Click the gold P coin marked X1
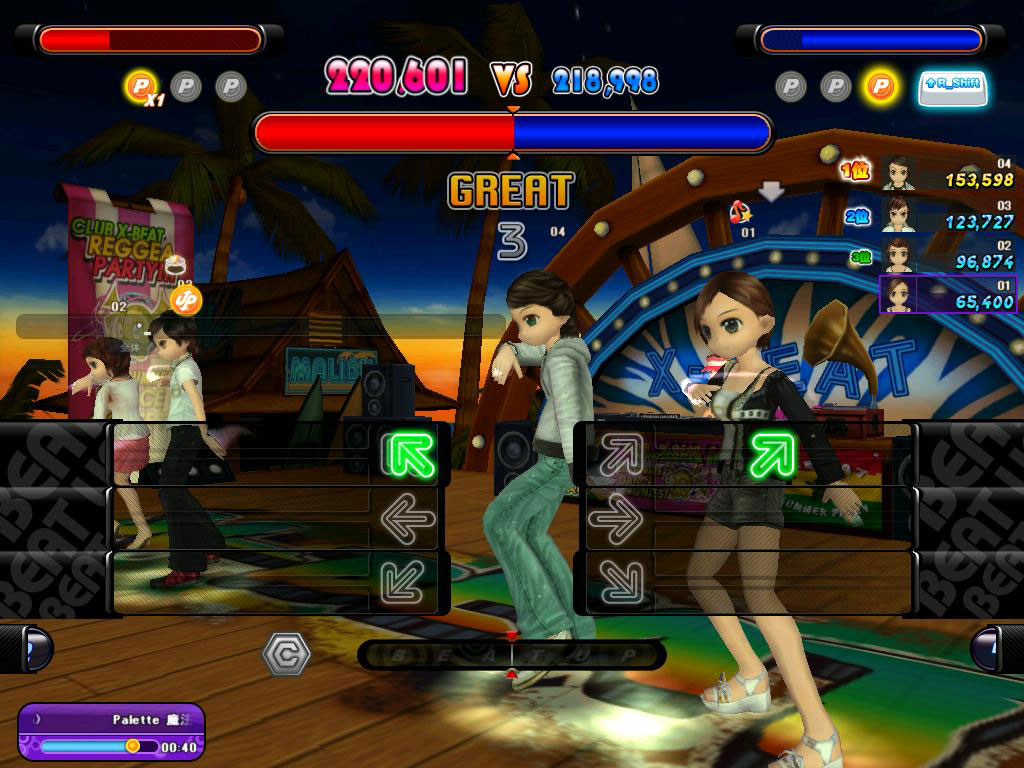 [x=141, y=86]
